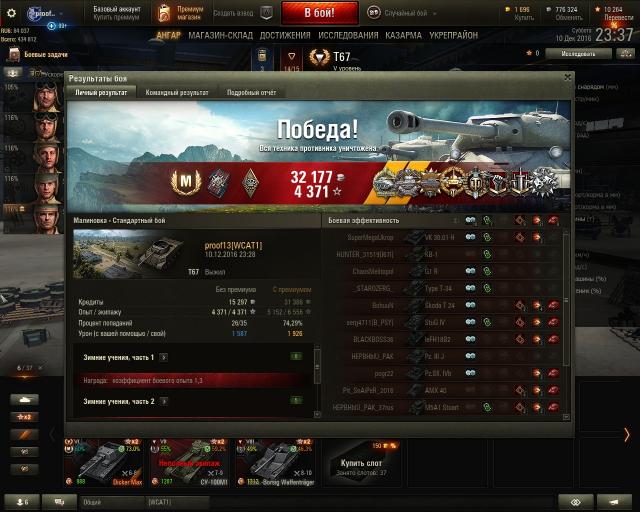The width and height of the screenshot is (640, 512).
Task: Buy a new slot via Купить слот
Action: (361, 464)
